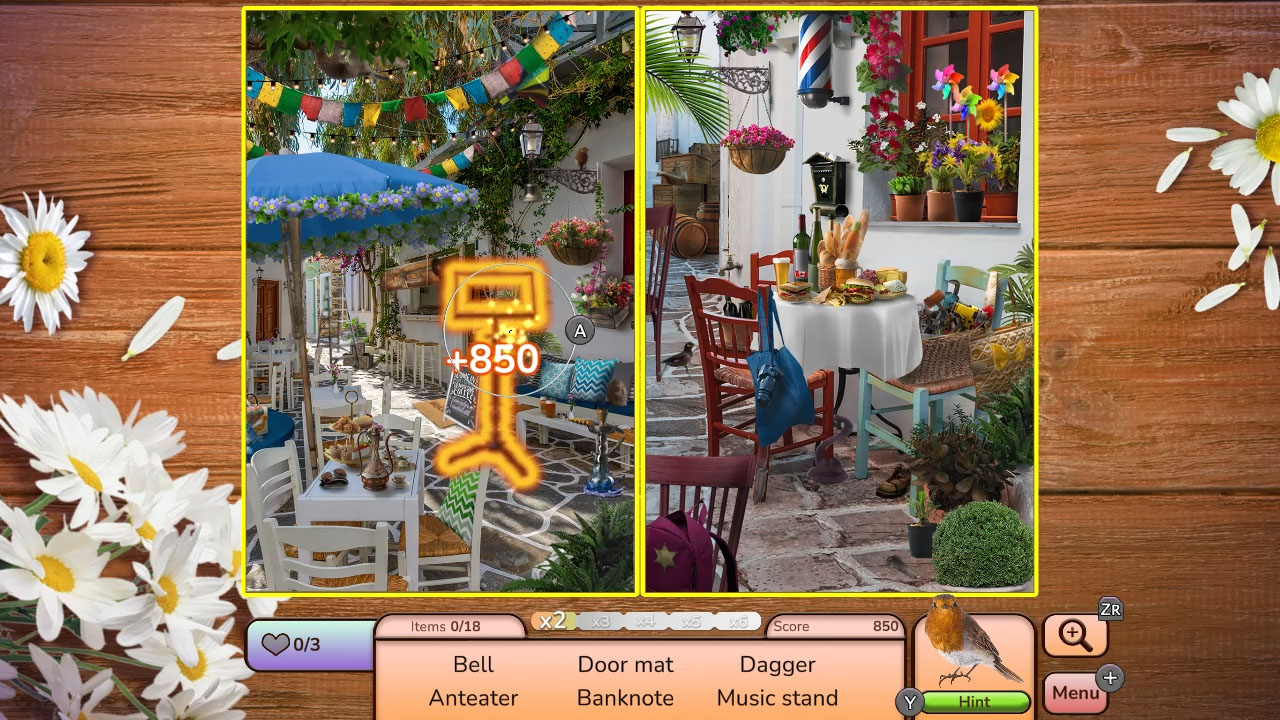Click the plus badge beside Menu
The image size is (1280, 720).
(x=1110, y=678)
